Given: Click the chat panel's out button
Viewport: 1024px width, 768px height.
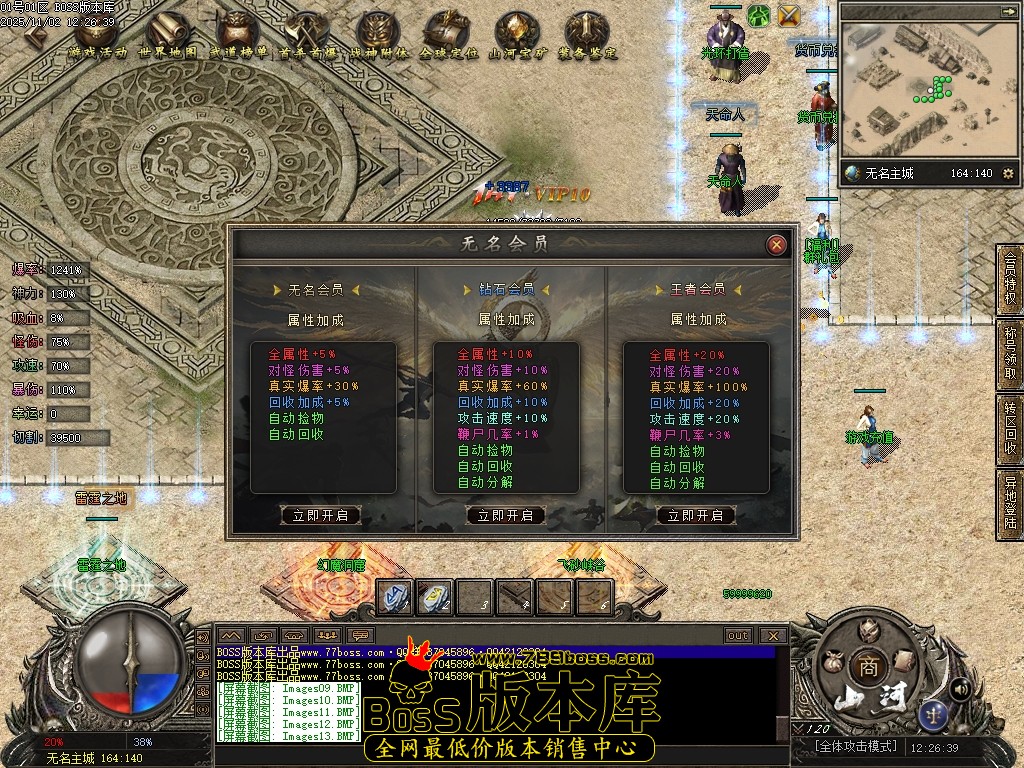Looking at the screenshot, I should tap(738, 635).
